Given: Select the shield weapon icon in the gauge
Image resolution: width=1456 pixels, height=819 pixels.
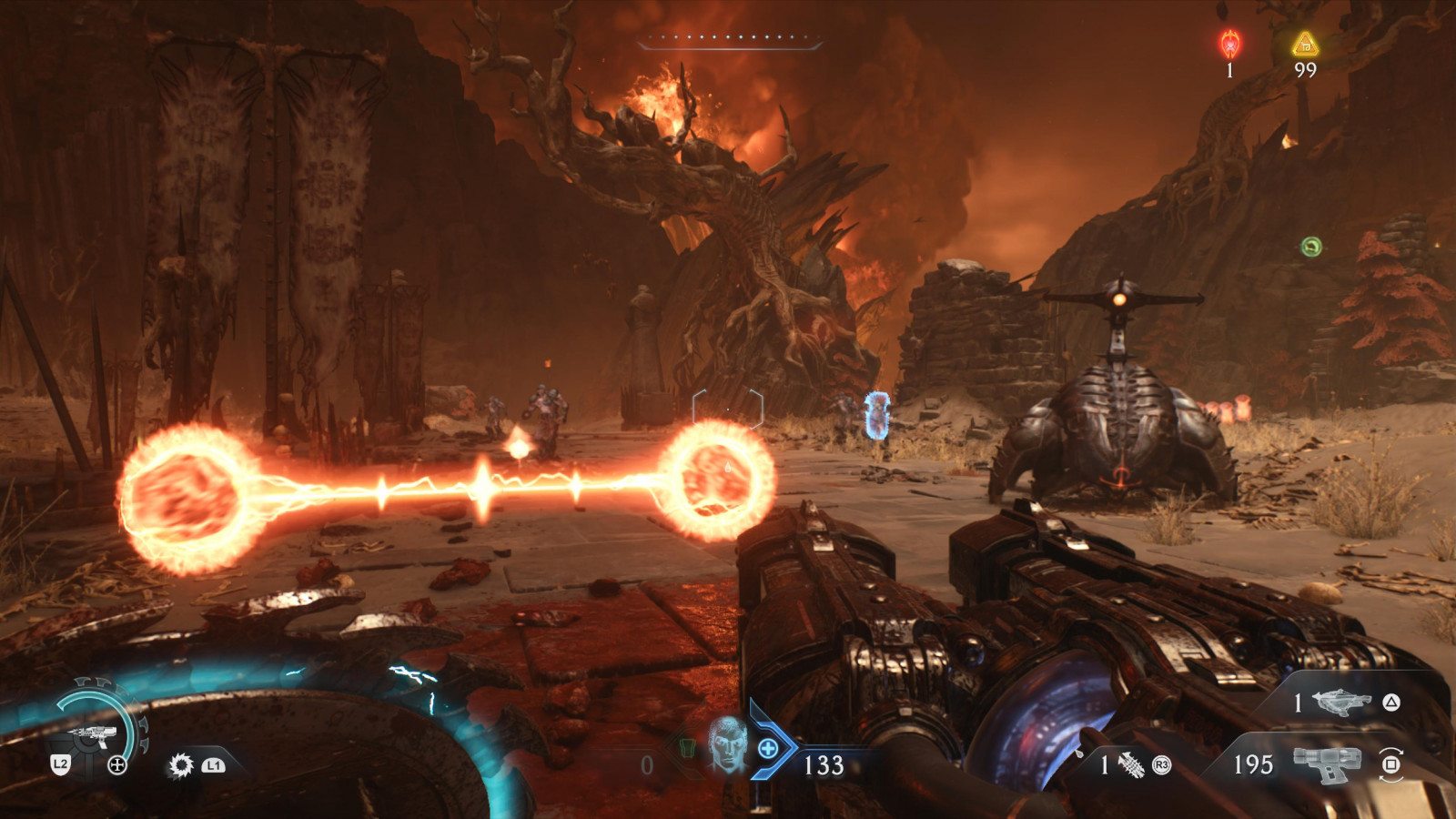Looking at the screenshot, I should [94, 733].
